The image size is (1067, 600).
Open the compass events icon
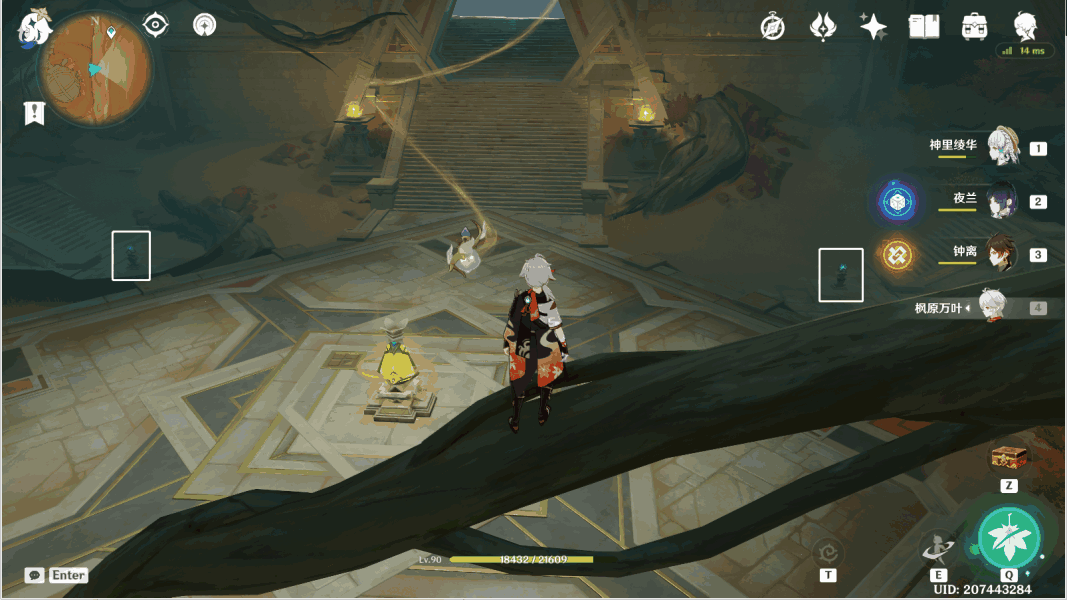[772, 27]
